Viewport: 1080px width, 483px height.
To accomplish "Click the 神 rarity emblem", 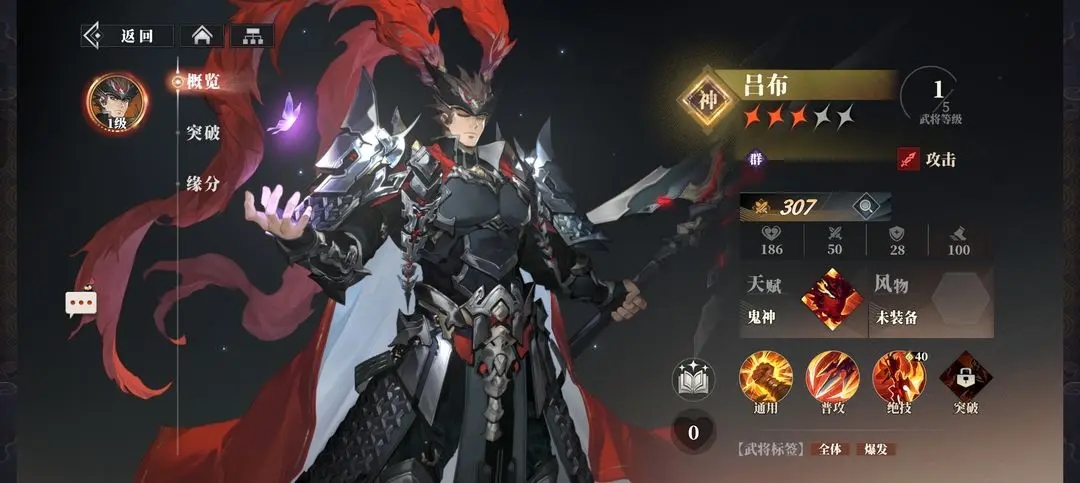I will pos(708,101).
